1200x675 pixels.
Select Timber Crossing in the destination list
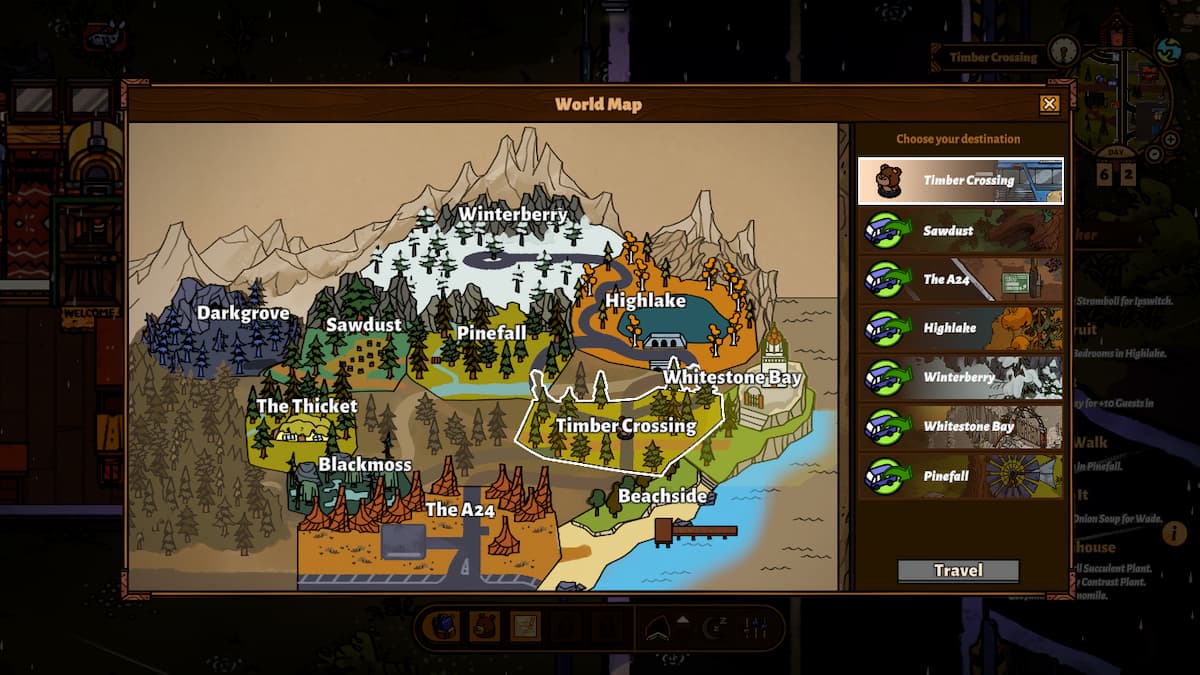tap(960, 181)
